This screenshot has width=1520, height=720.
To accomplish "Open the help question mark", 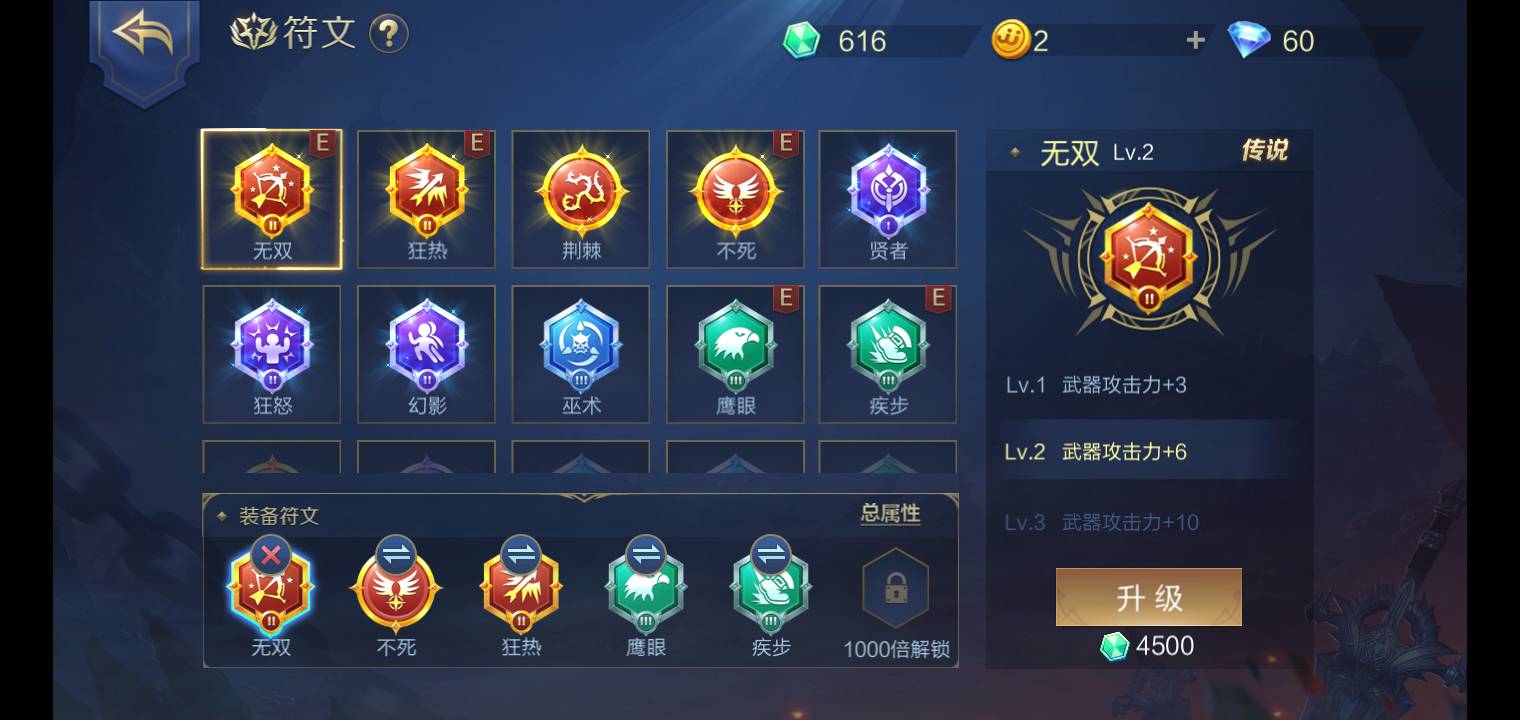I will pyautogui.click(x=388, y=33).
